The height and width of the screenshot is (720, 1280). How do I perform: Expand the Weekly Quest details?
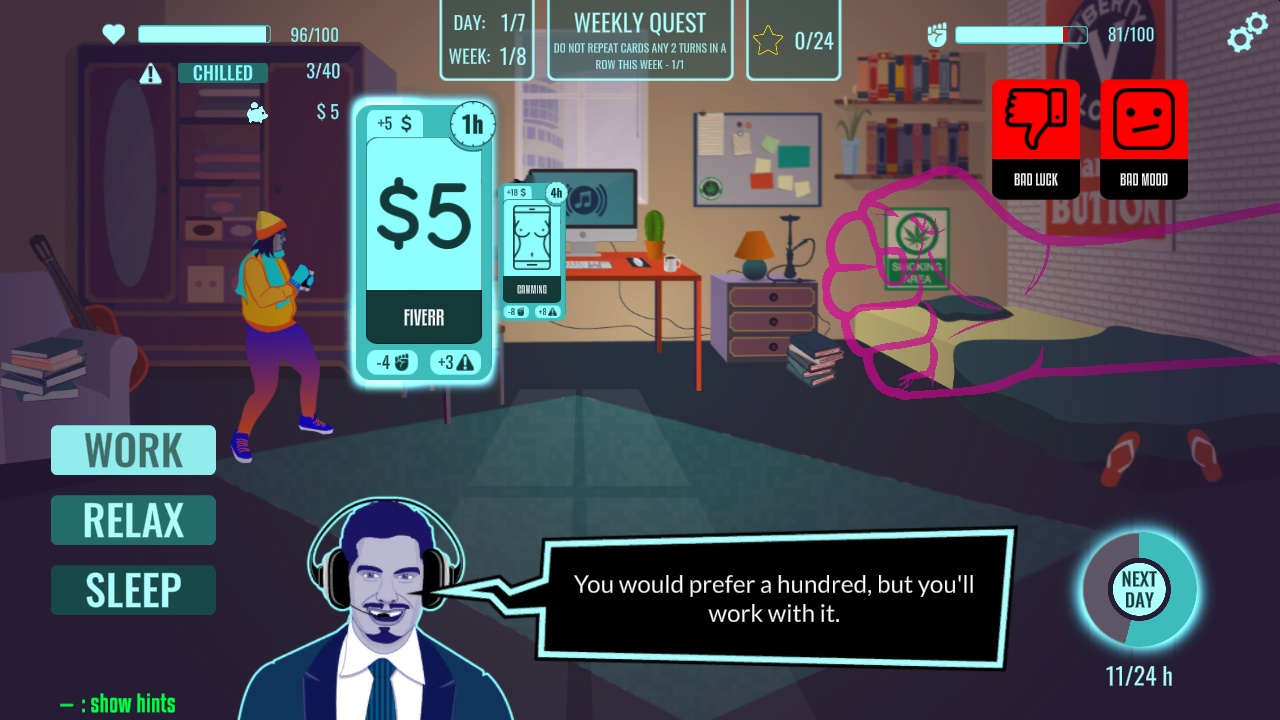click(640, 38)
